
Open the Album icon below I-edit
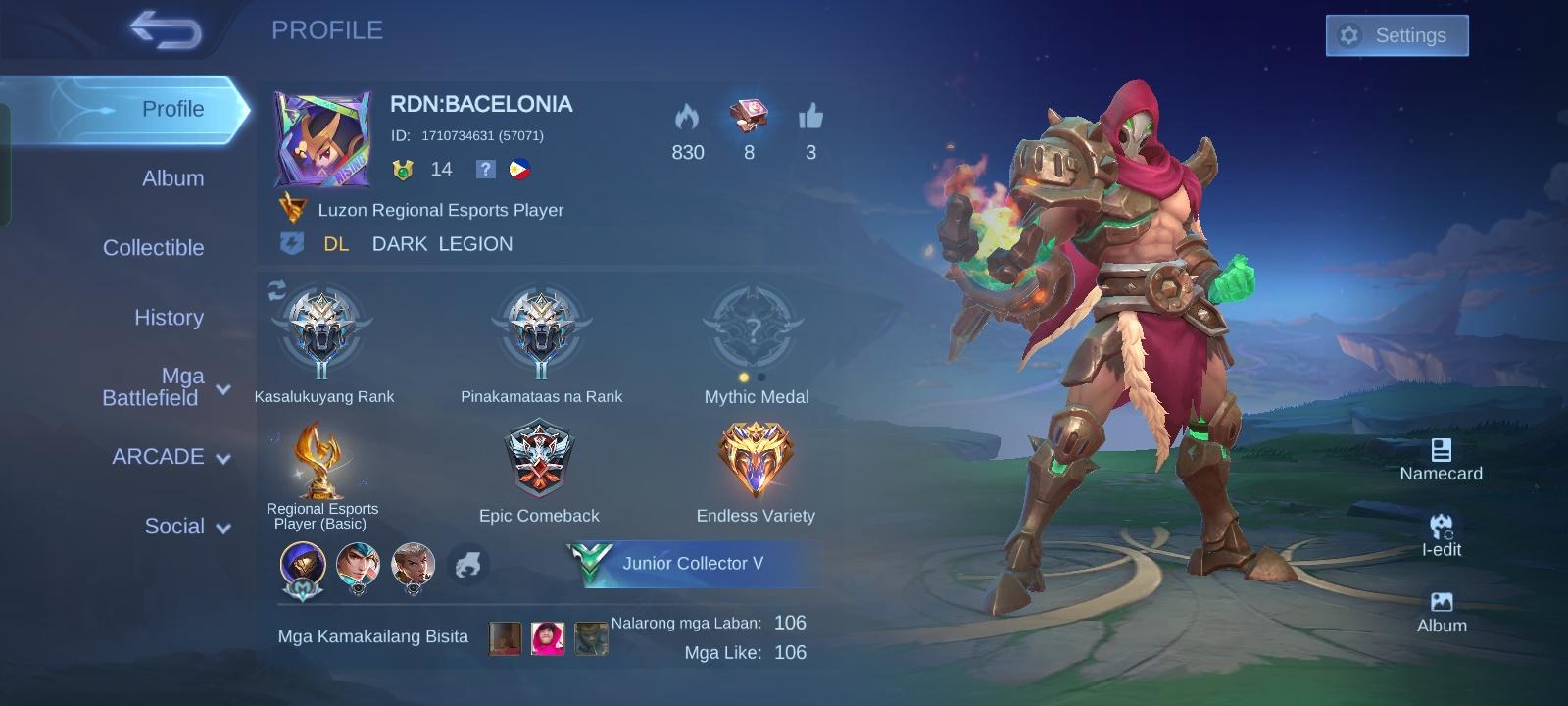coord(1441,601)
